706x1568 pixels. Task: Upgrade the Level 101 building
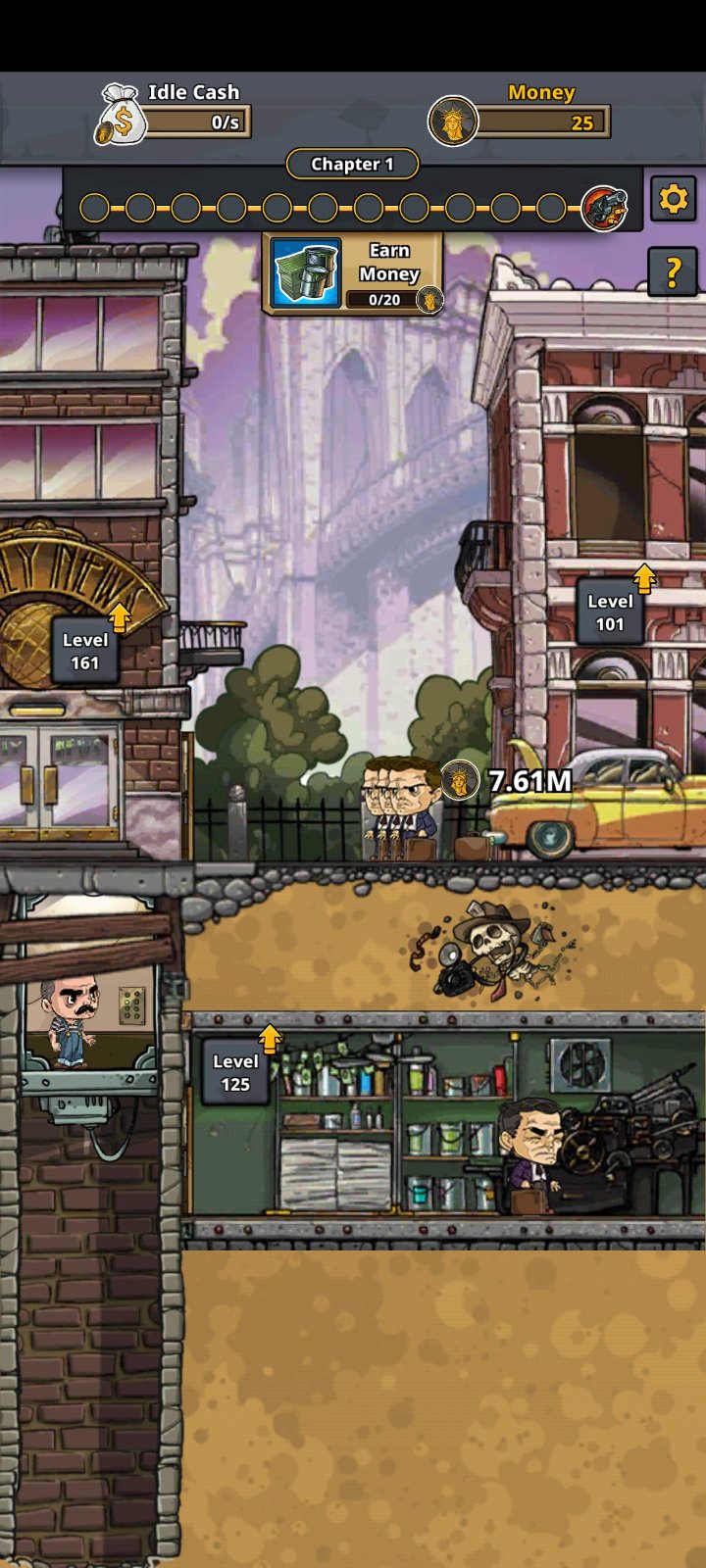click(x=611, y=612)
